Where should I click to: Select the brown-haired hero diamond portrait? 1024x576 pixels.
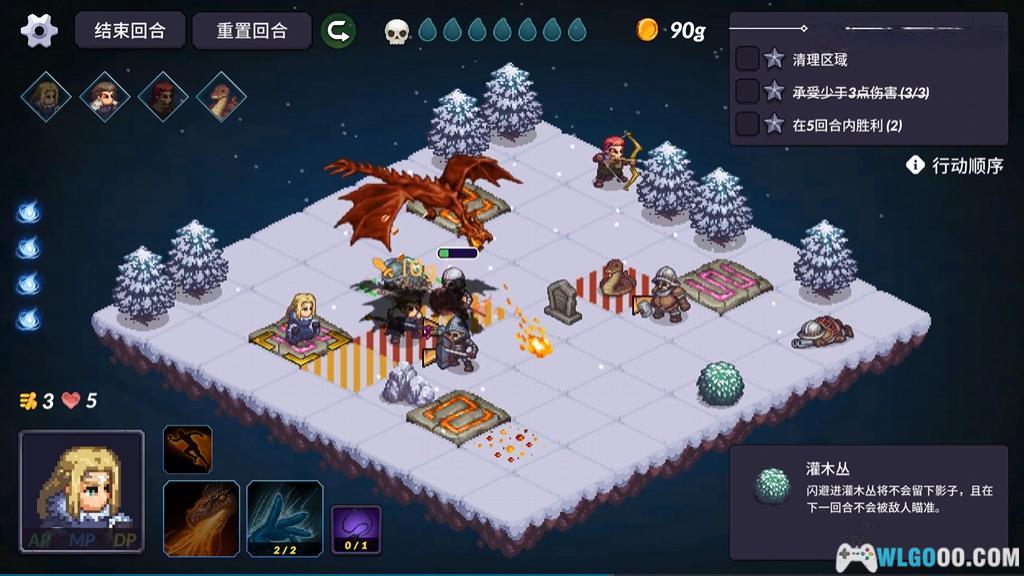pyautogui.click(x=105, y=97)
